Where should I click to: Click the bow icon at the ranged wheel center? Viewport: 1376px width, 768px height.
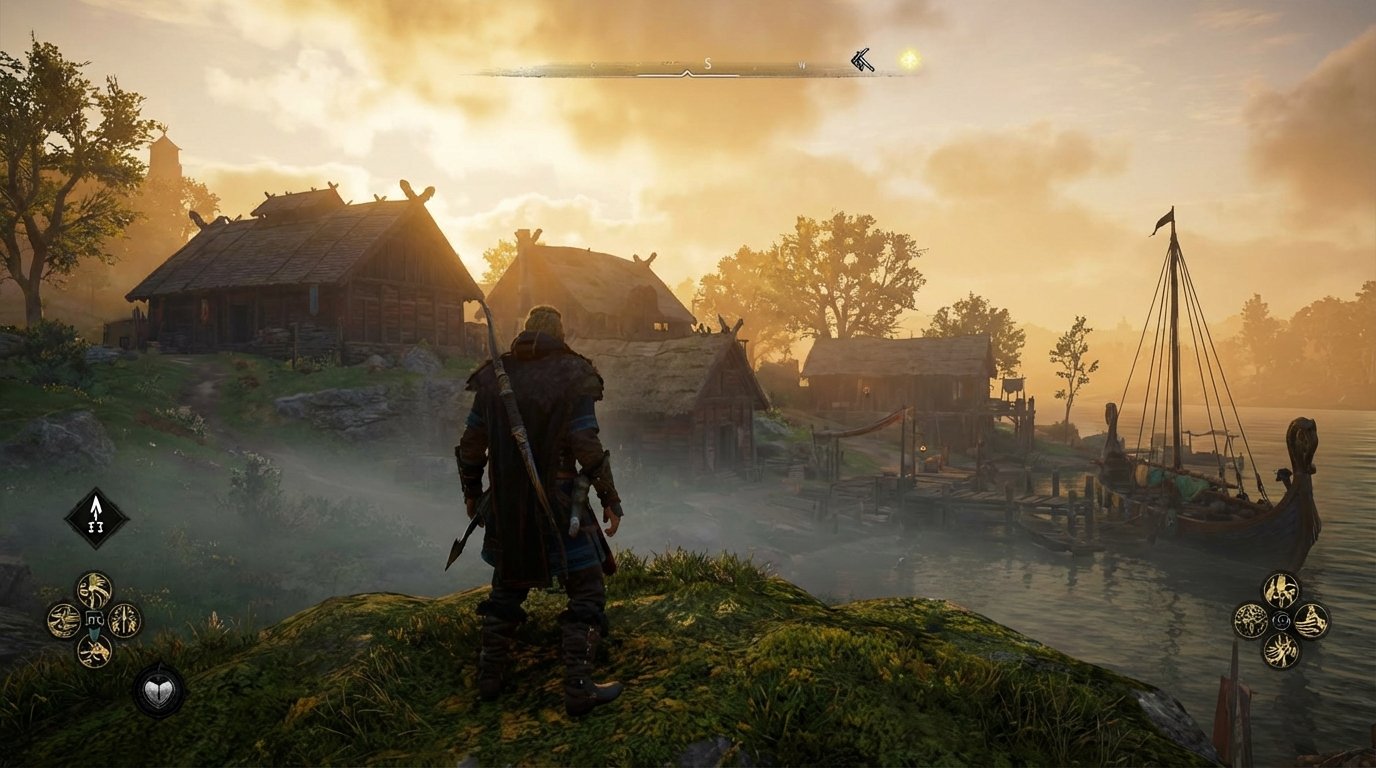click(x=1281, y=619)
